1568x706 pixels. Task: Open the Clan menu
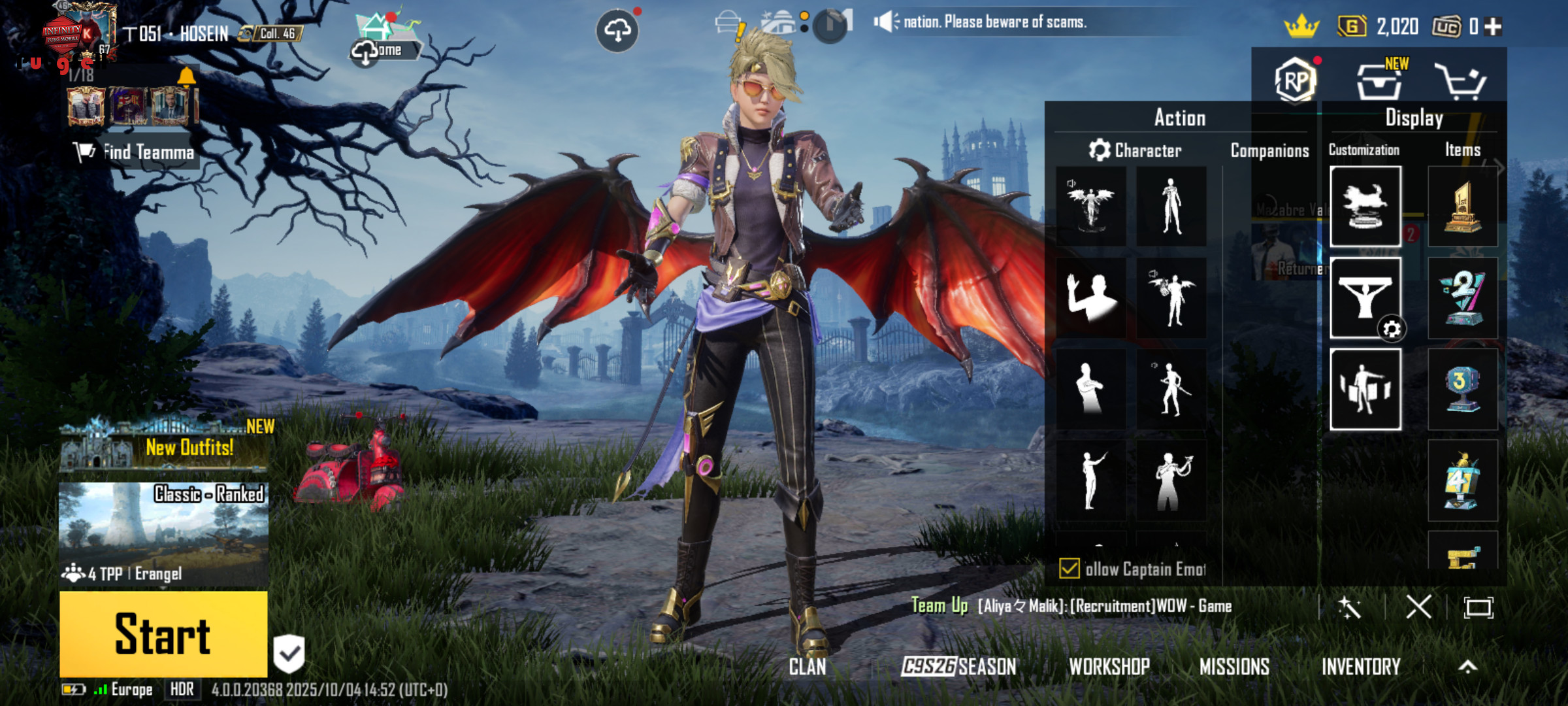[807, 667]
